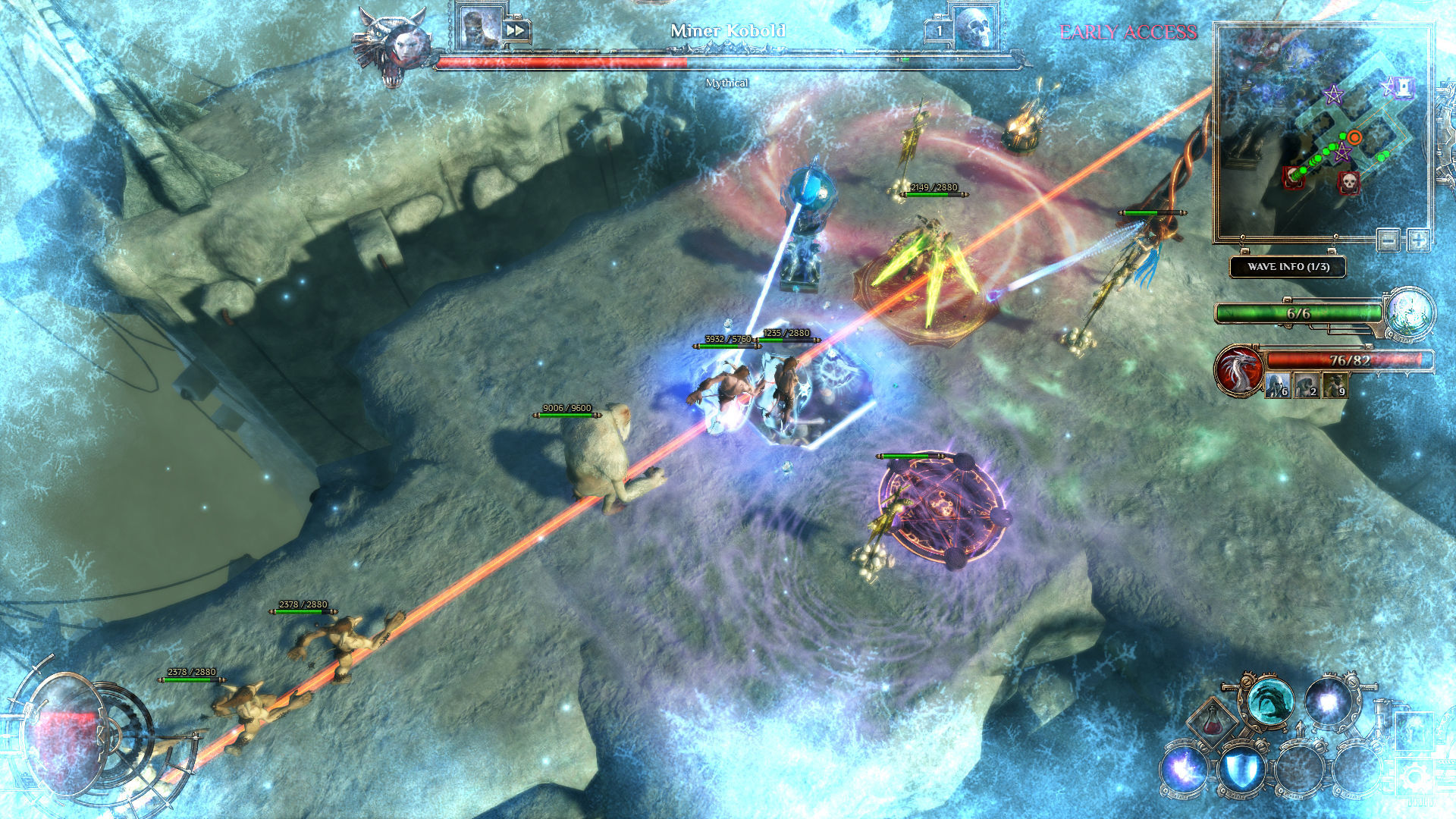Zoom in the minimap with plus button

(1418, 240)
